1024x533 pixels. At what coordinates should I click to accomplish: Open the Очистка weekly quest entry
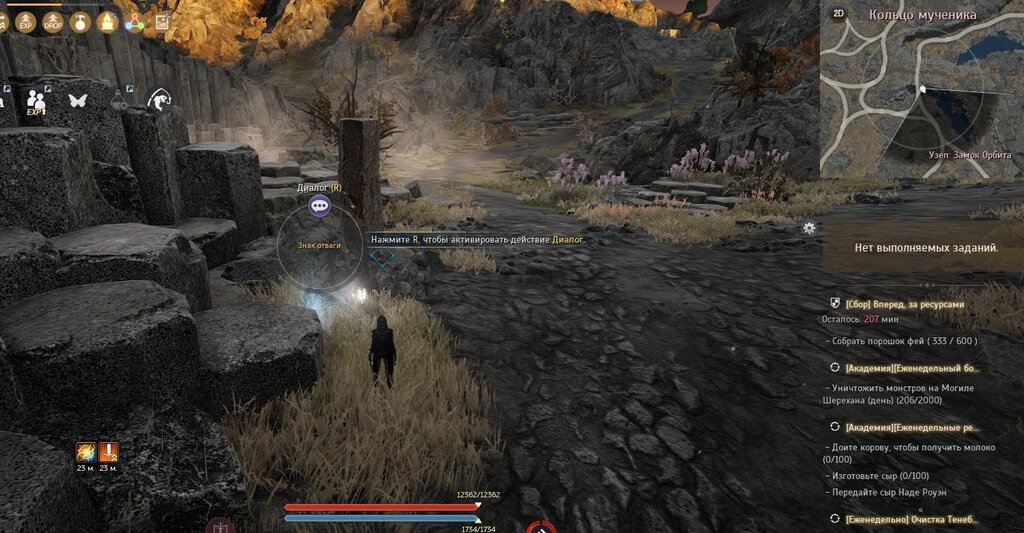[912, 518]
